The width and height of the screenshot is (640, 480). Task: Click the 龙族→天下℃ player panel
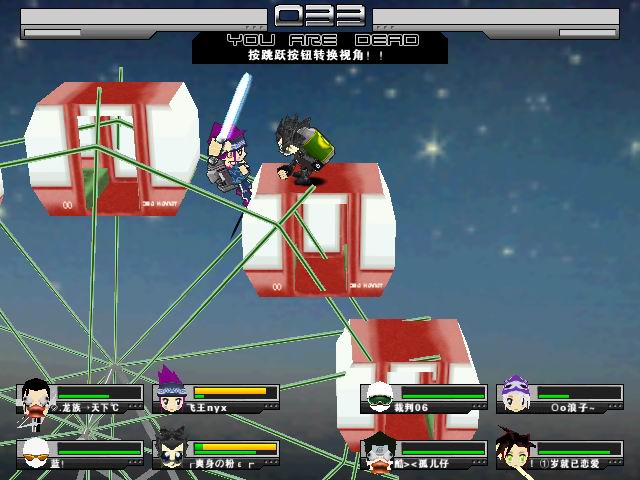82,398
